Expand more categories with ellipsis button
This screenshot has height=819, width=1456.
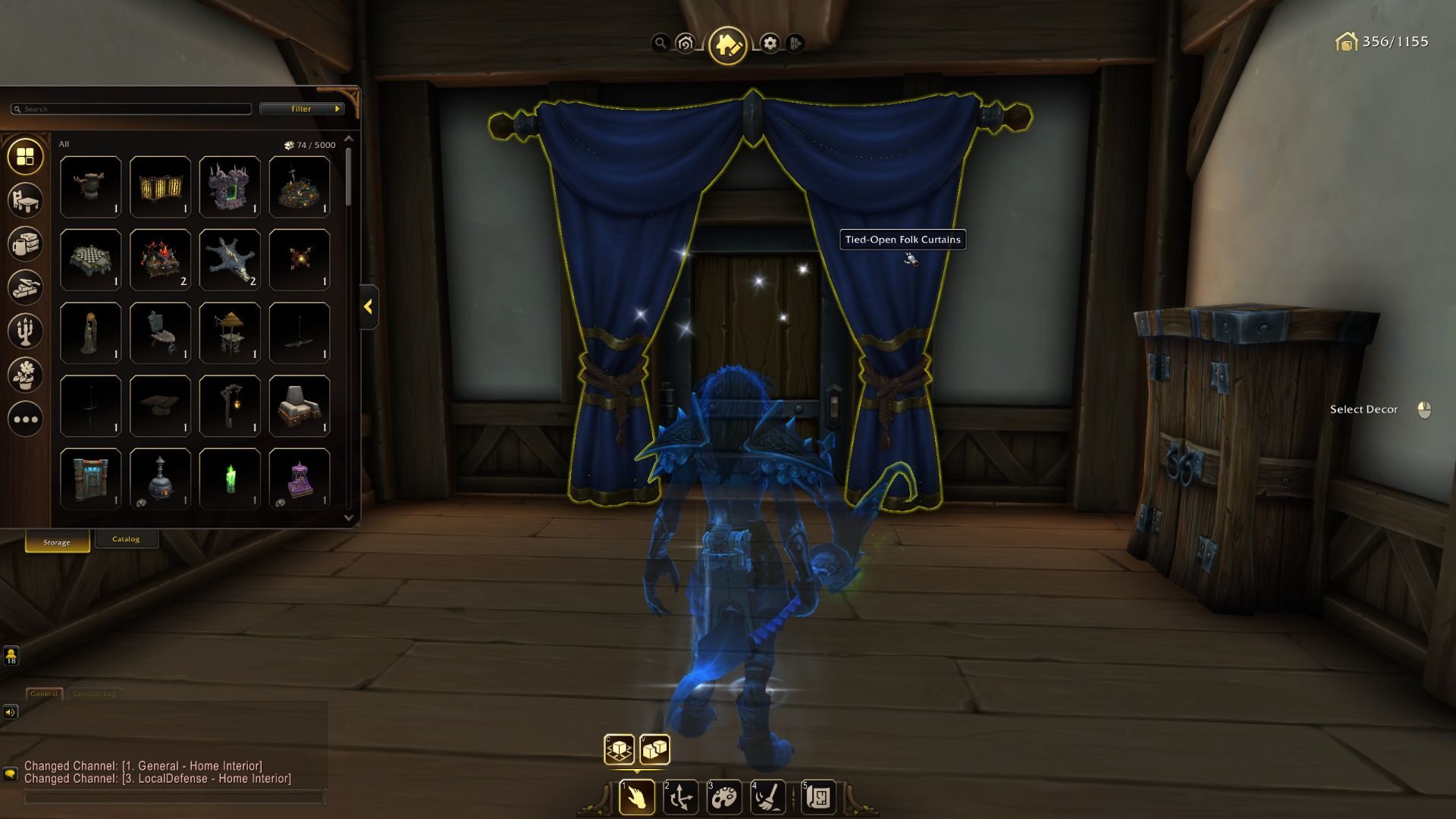click(x=25, y=419)
